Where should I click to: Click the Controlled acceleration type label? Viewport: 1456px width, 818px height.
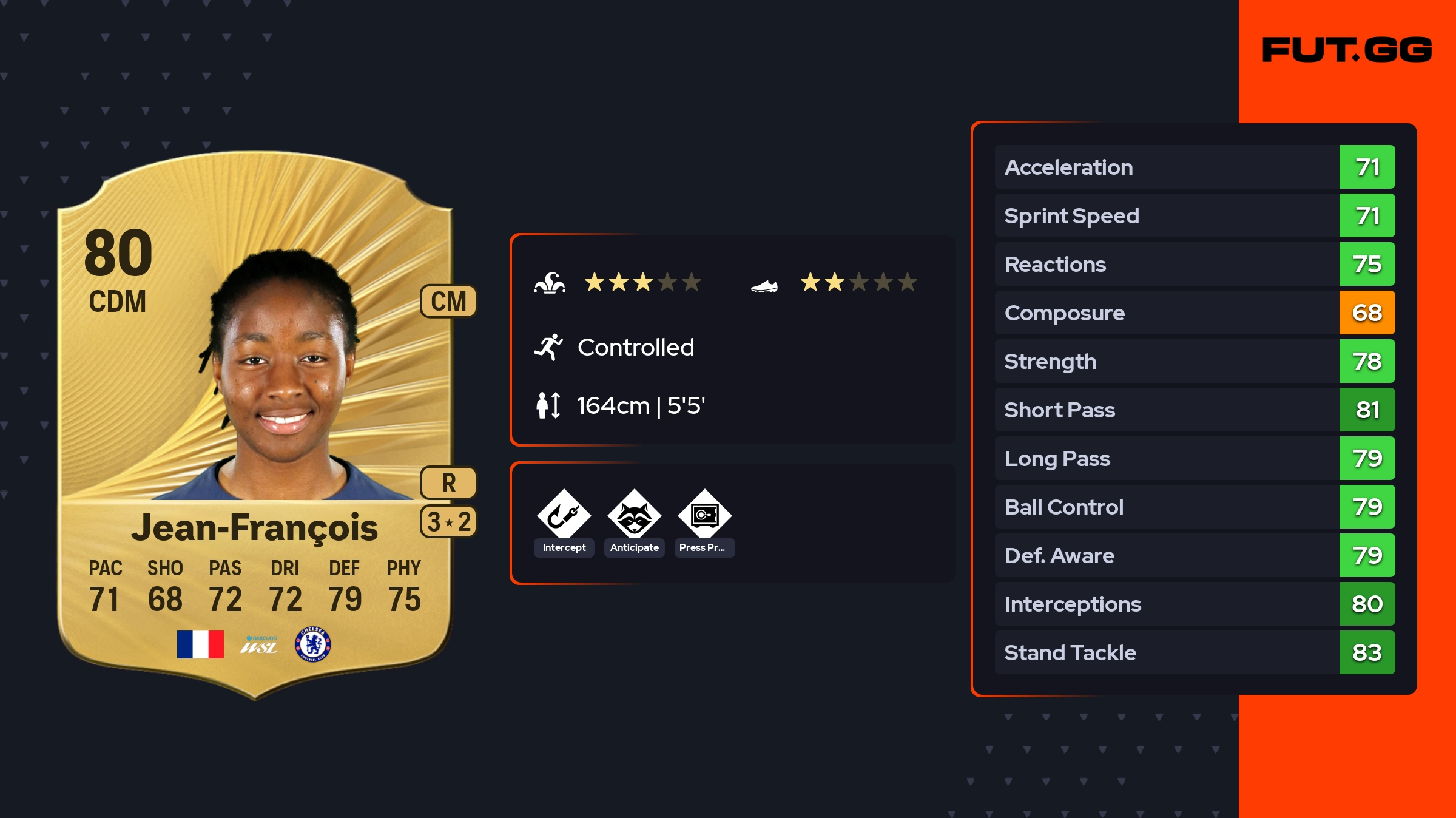coord(635,348)
